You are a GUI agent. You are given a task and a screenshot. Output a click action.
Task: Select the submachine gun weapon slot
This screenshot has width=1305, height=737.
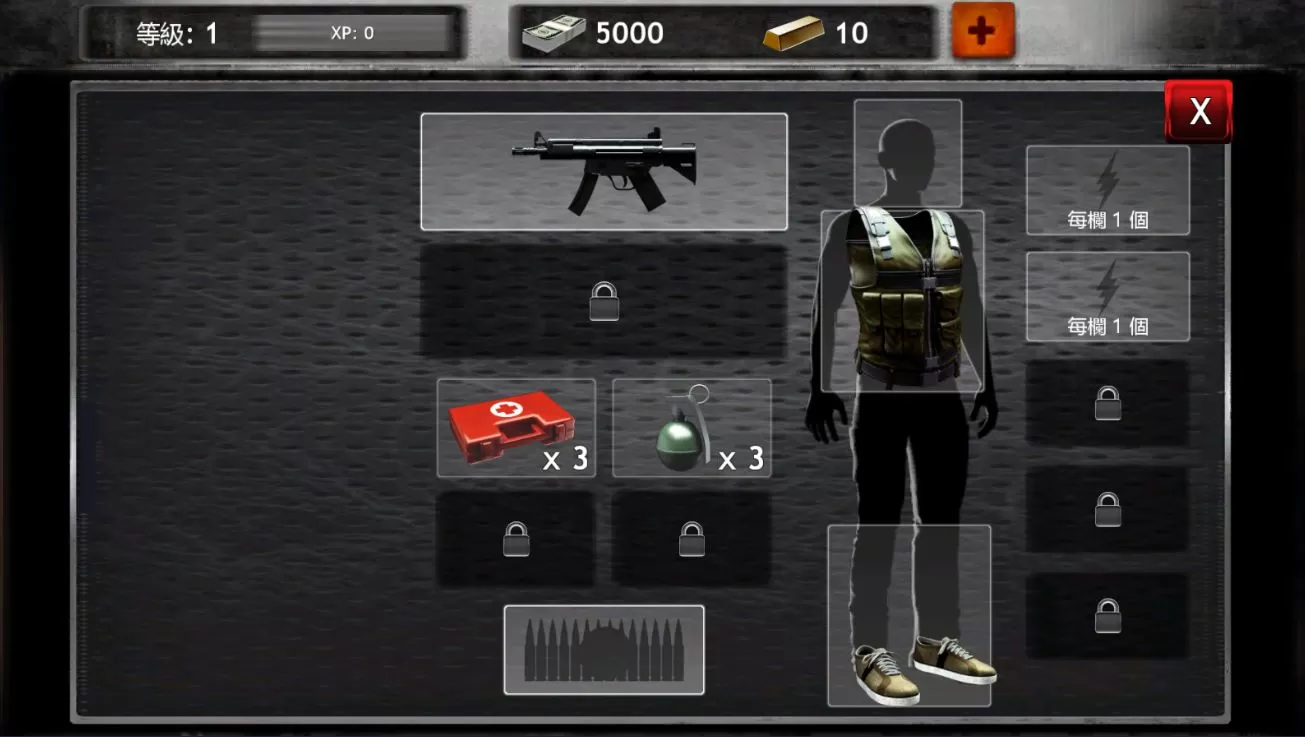click(x=603, y=171)
